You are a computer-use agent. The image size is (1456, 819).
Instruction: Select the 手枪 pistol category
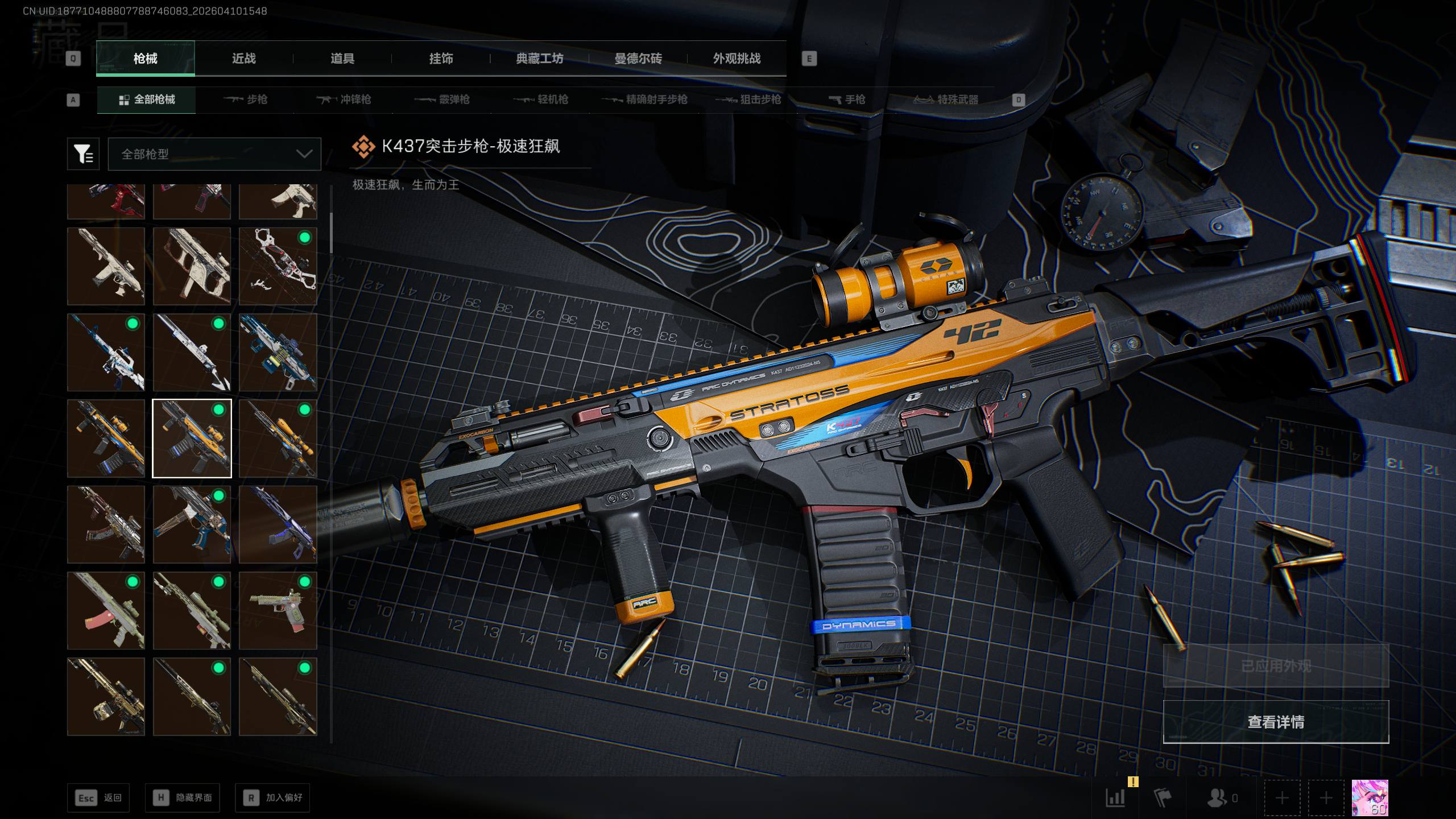coord(847,100)
